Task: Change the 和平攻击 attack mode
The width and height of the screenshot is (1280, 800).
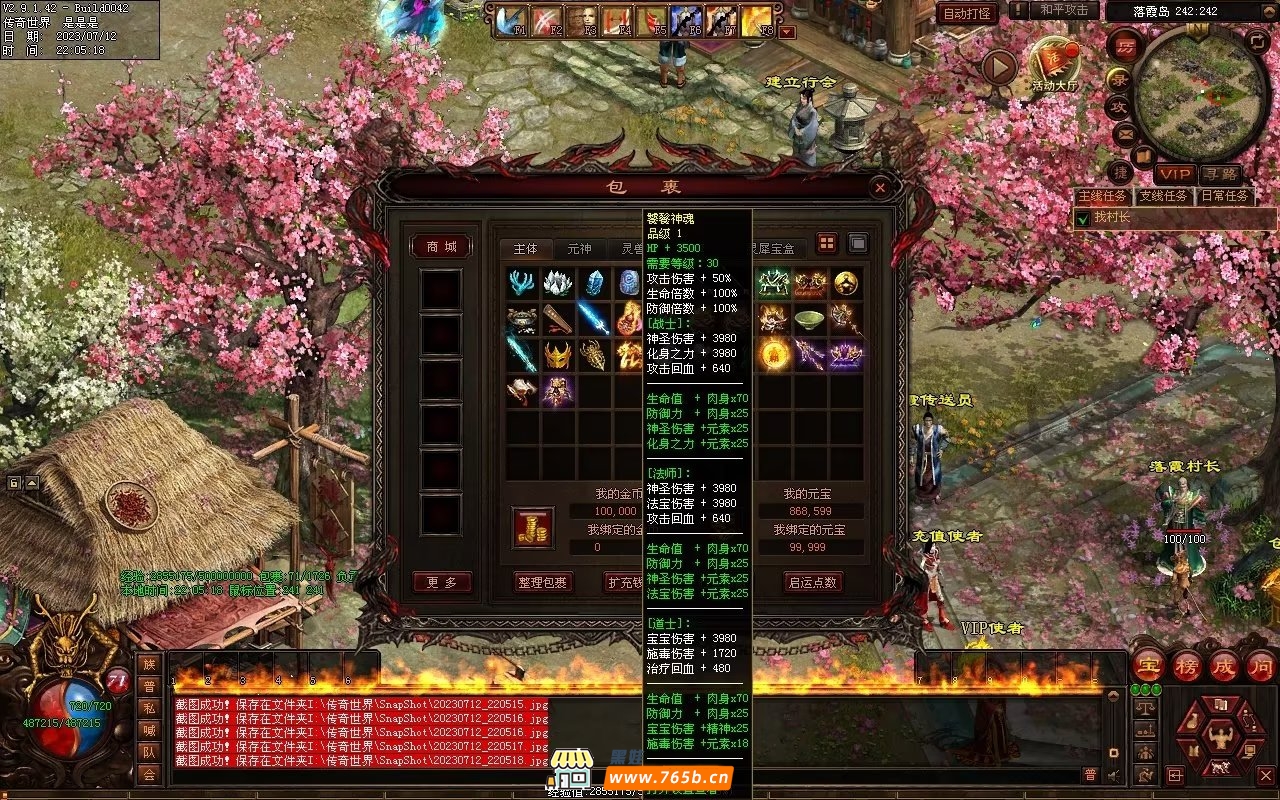Action: (1063, 10)
